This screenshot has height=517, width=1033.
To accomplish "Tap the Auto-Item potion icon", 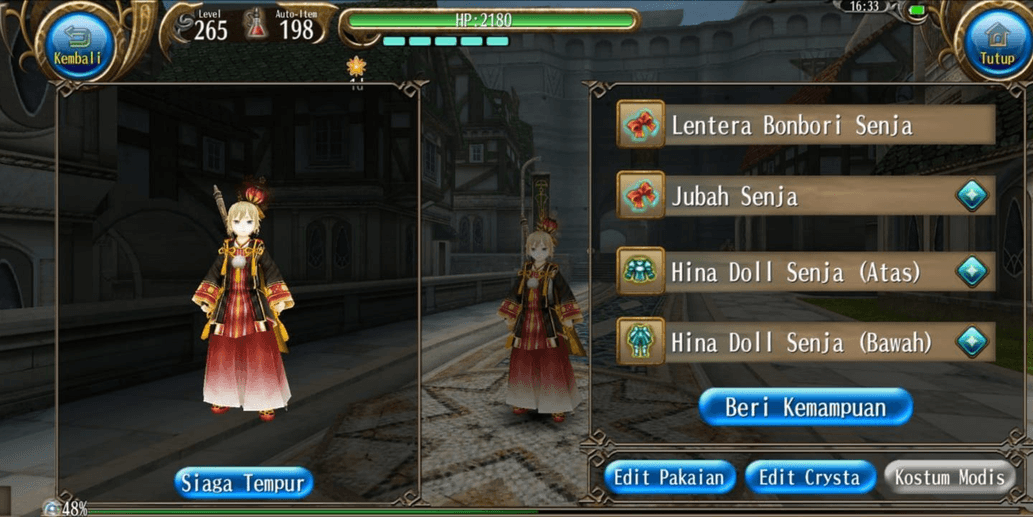I will click(257, 25).
